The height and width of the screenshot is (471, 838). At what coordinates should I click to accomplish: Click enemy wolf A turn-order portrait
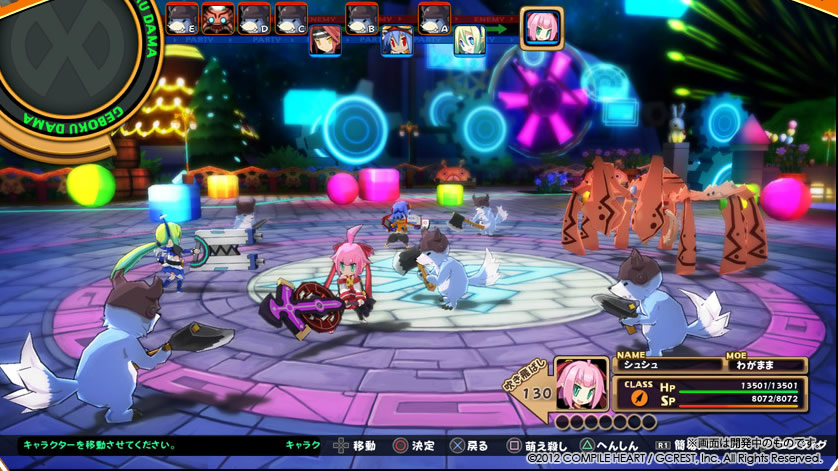point(434,18)
